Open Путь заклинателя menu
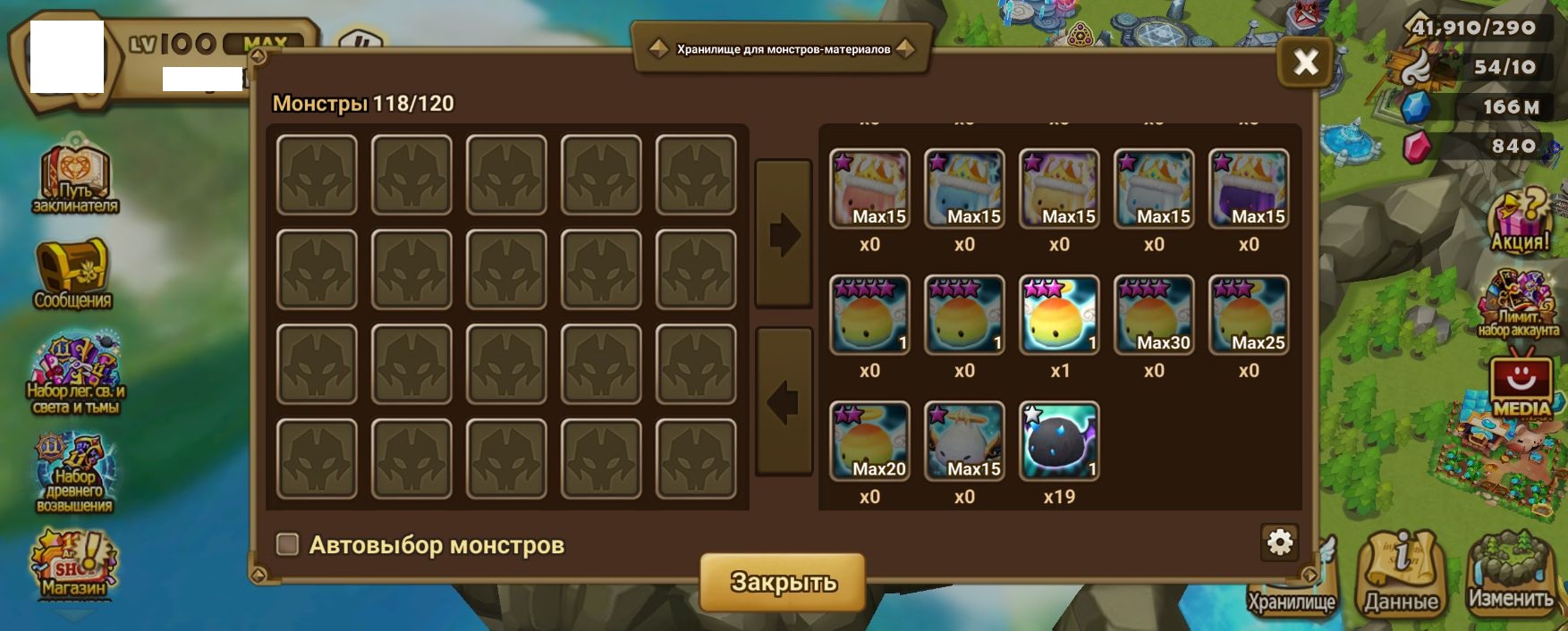The height and width of the screenshot is (631, 1568). (75, 177)
